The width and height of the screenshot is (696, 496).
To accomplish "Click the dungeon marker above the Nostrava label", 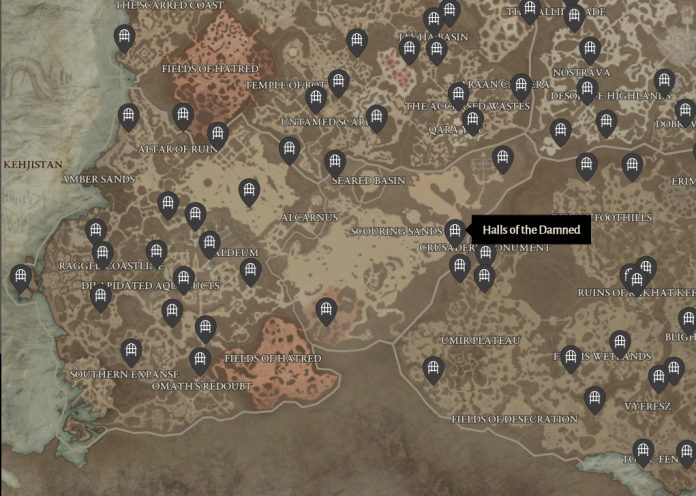I will point(590,49).
